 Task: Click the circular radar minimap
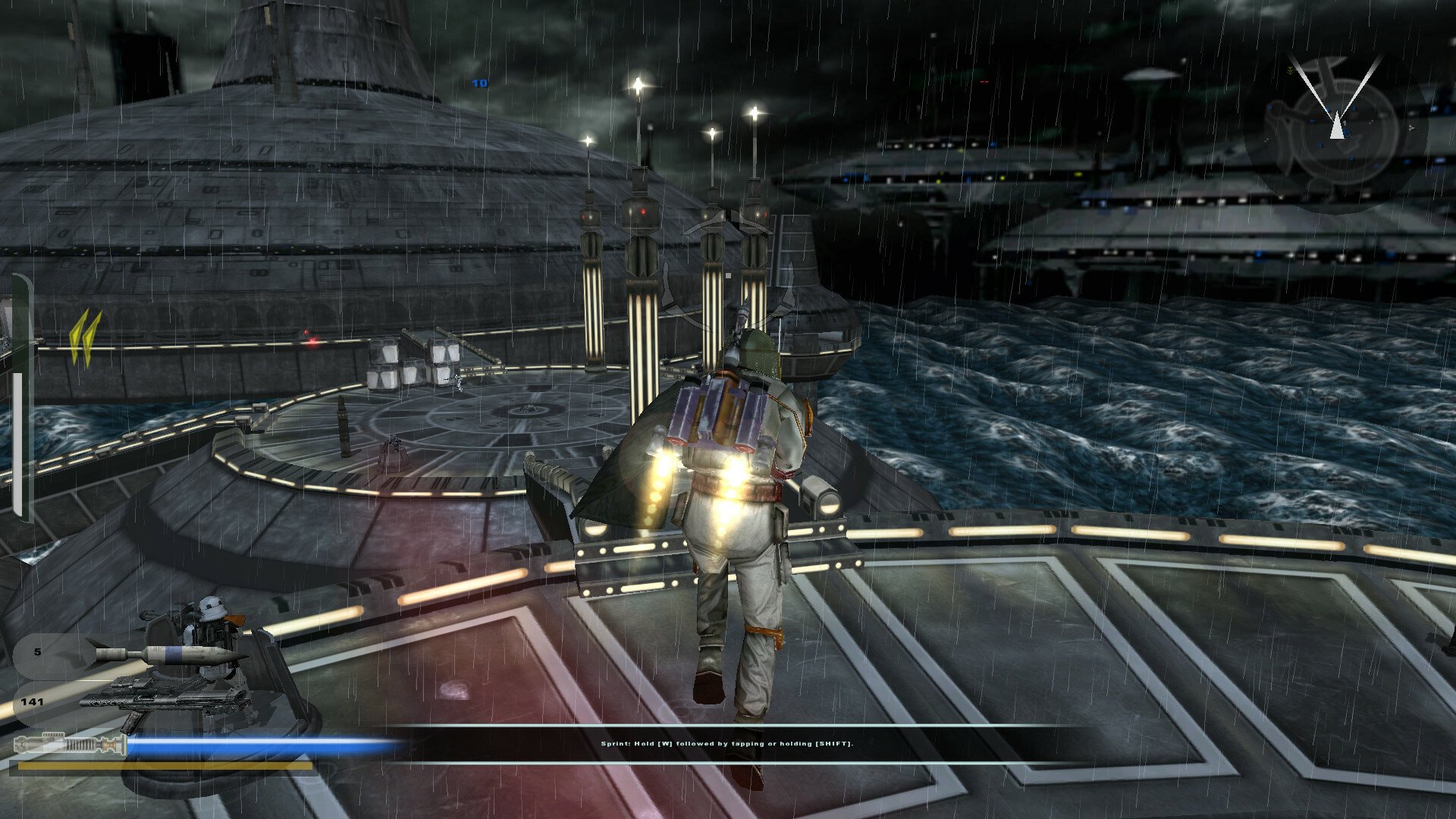(x=1337, y=130)
